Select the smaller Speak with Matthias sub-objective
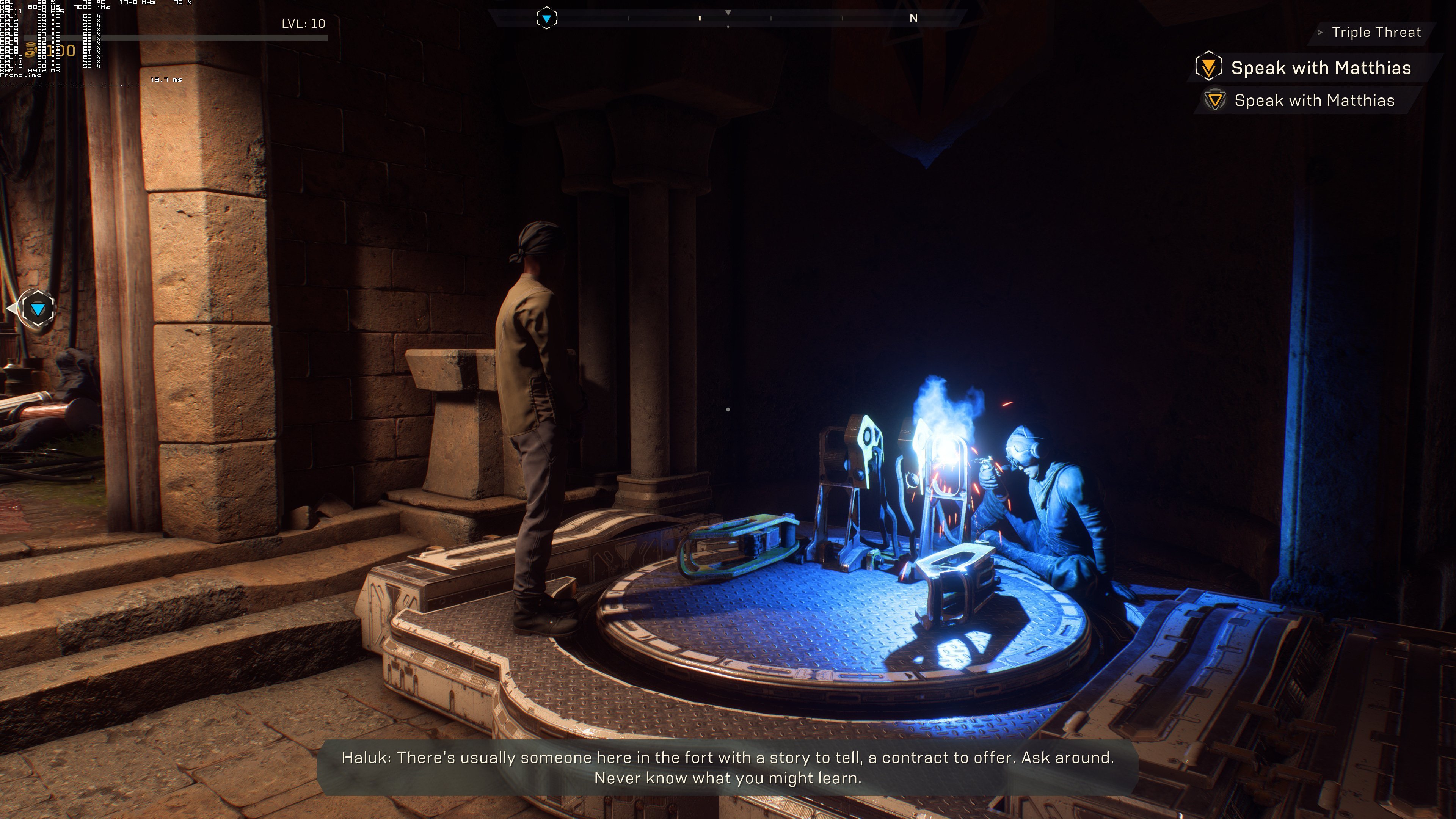This screenshot has height=819, width=1456. [1313, 100]
